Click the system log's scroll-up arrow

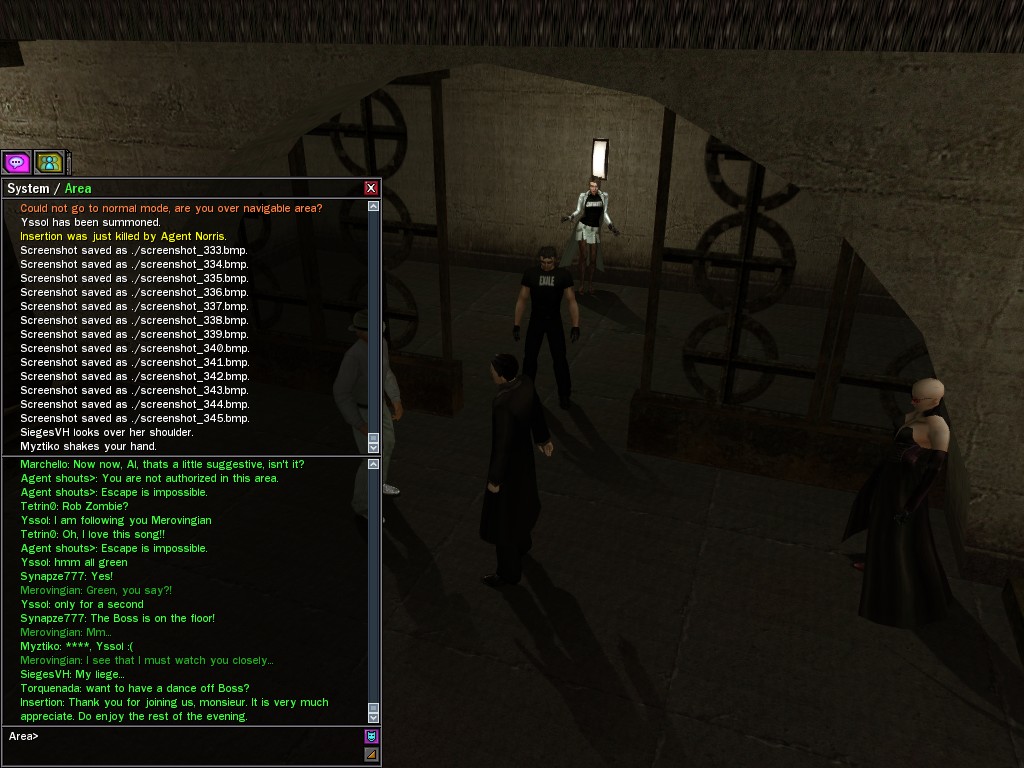374,207
